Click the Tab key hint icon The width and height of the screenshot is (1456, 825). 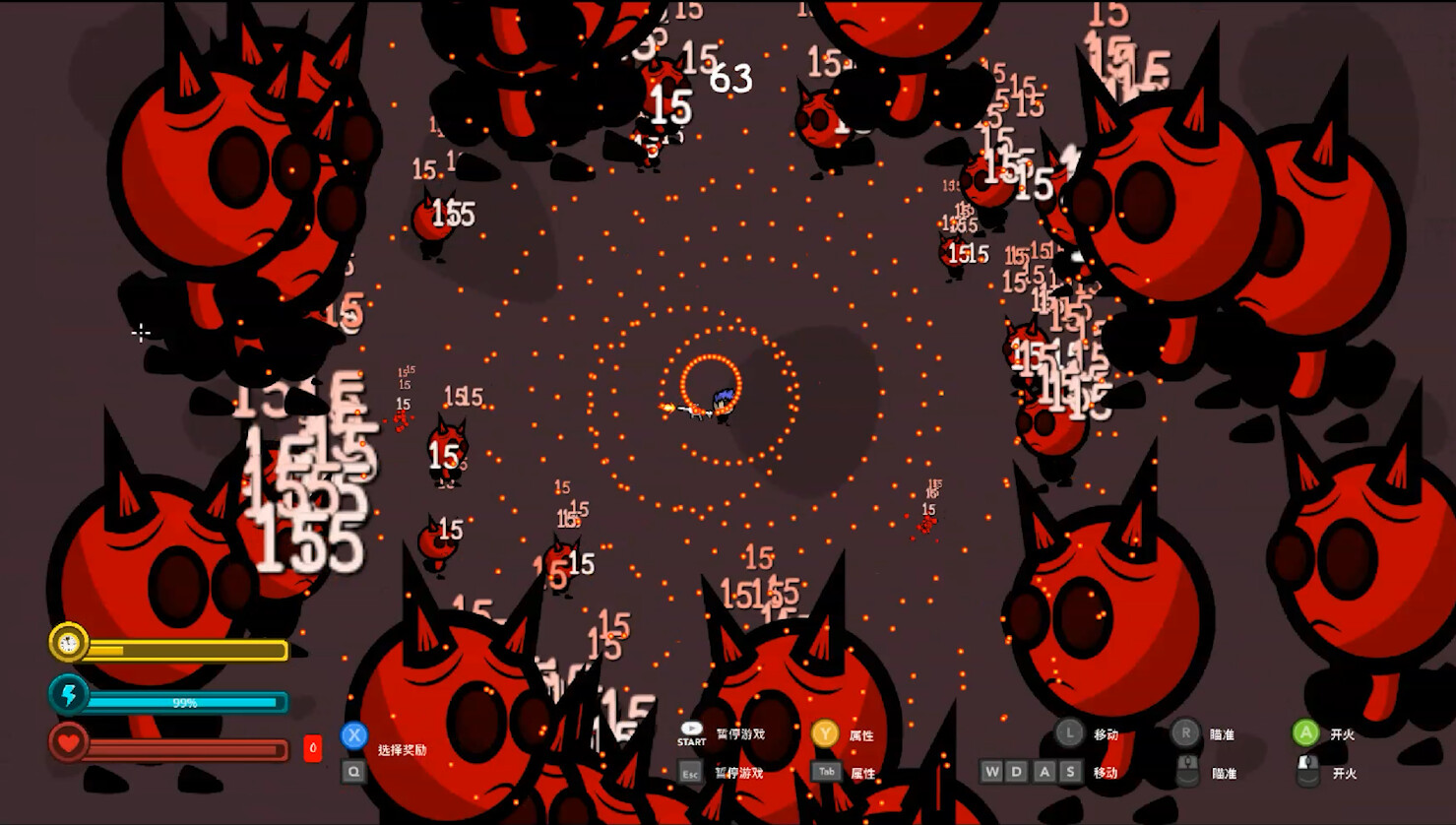pyautogui.click(x=825, y=773)
